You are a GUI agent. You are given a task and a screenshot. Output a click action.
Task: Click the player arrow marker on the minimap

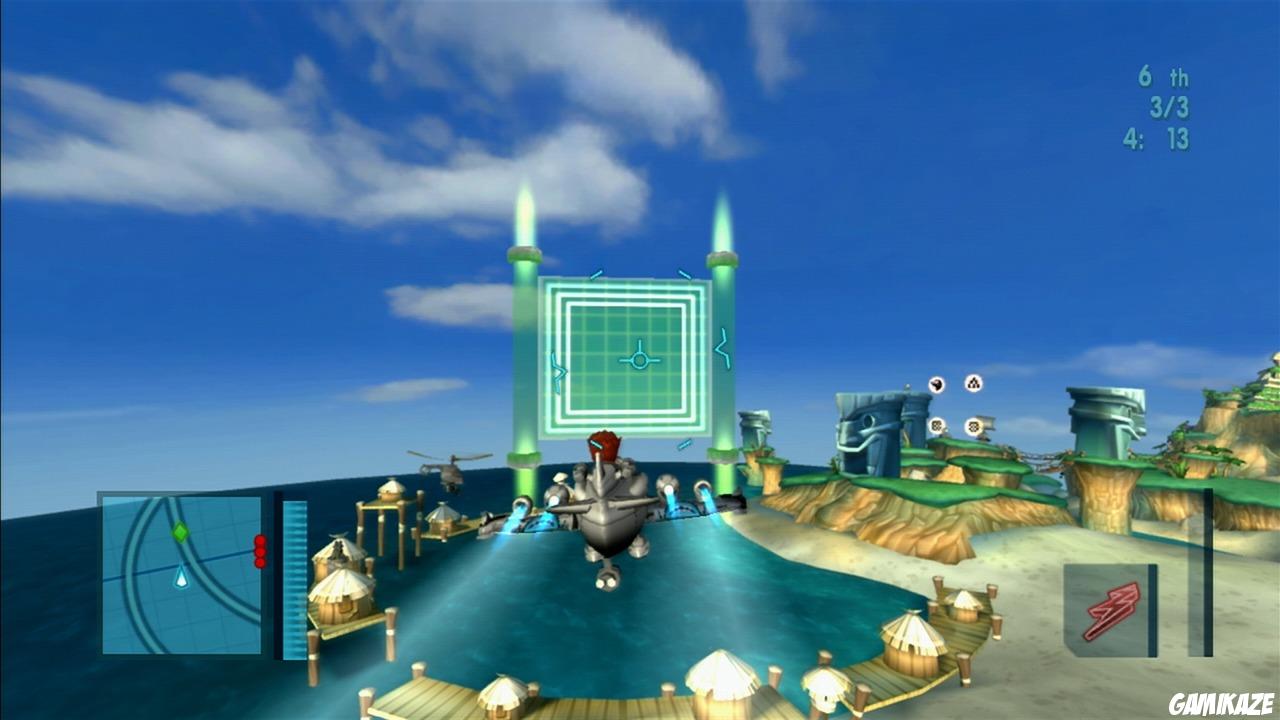point(181,578)
